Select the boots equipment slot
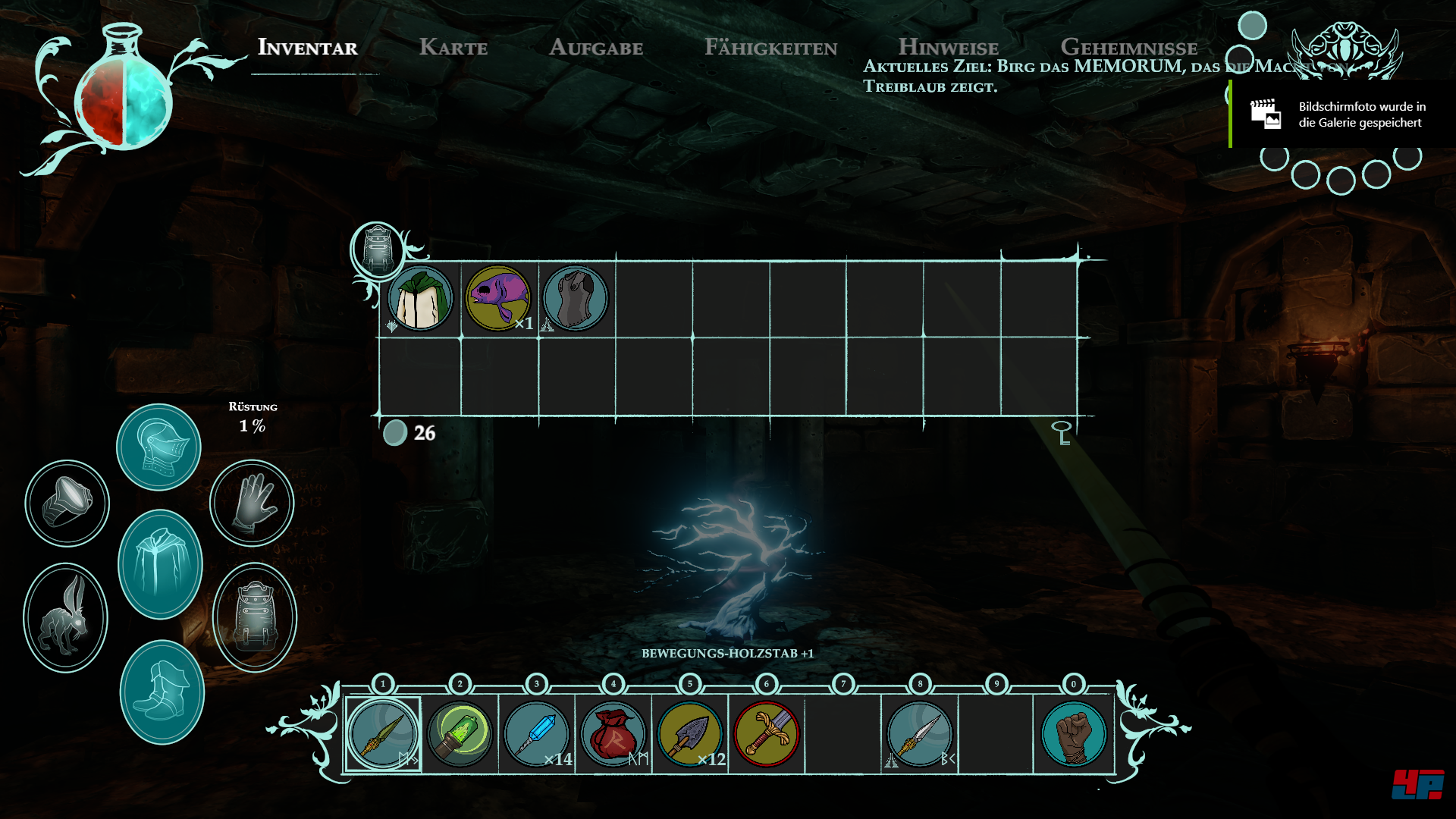 [x=162, y=692]
